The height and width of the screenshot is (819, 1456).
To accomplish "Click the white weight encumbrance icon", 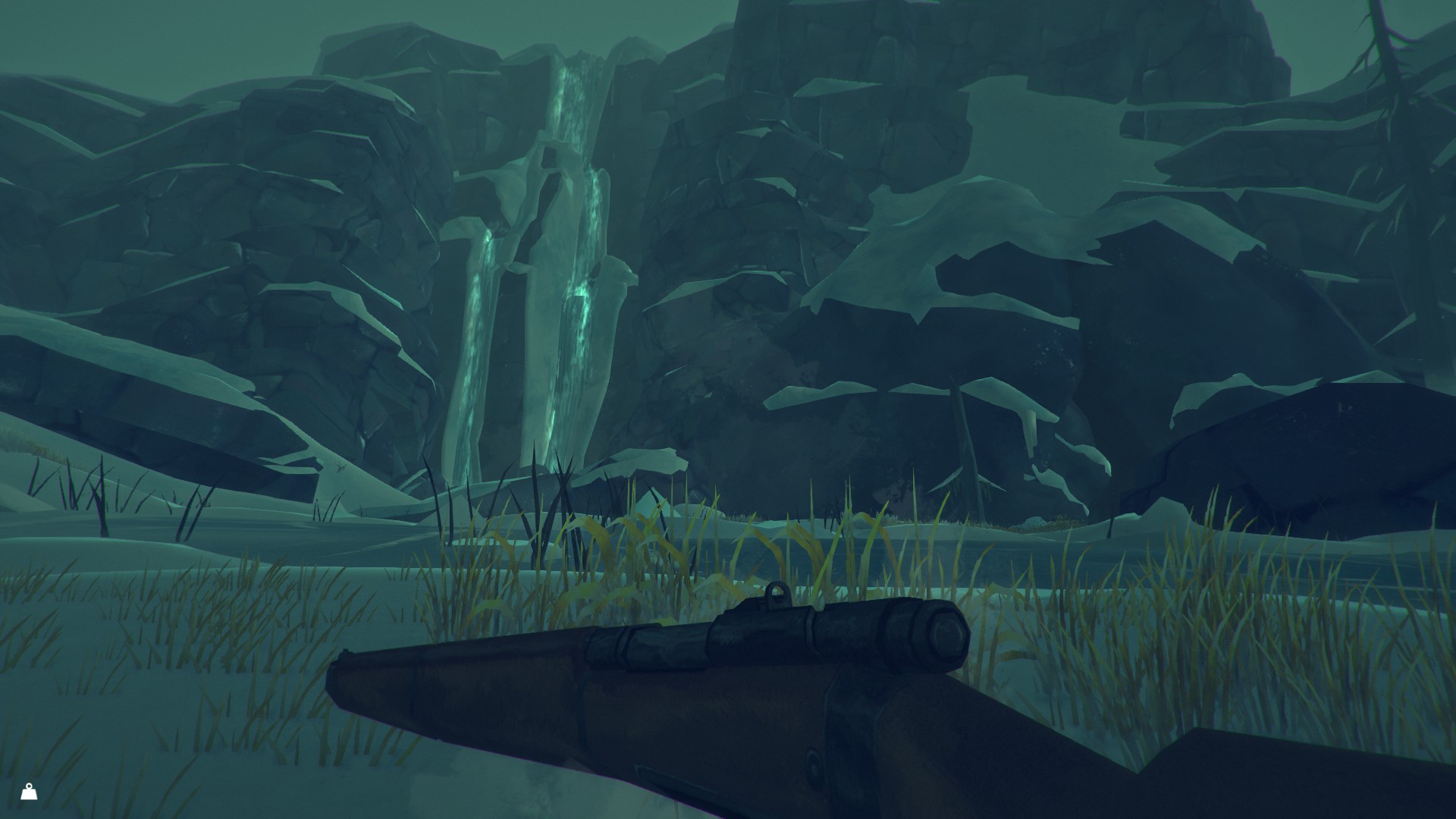I will pyautogui.click(x=29, y=792).
